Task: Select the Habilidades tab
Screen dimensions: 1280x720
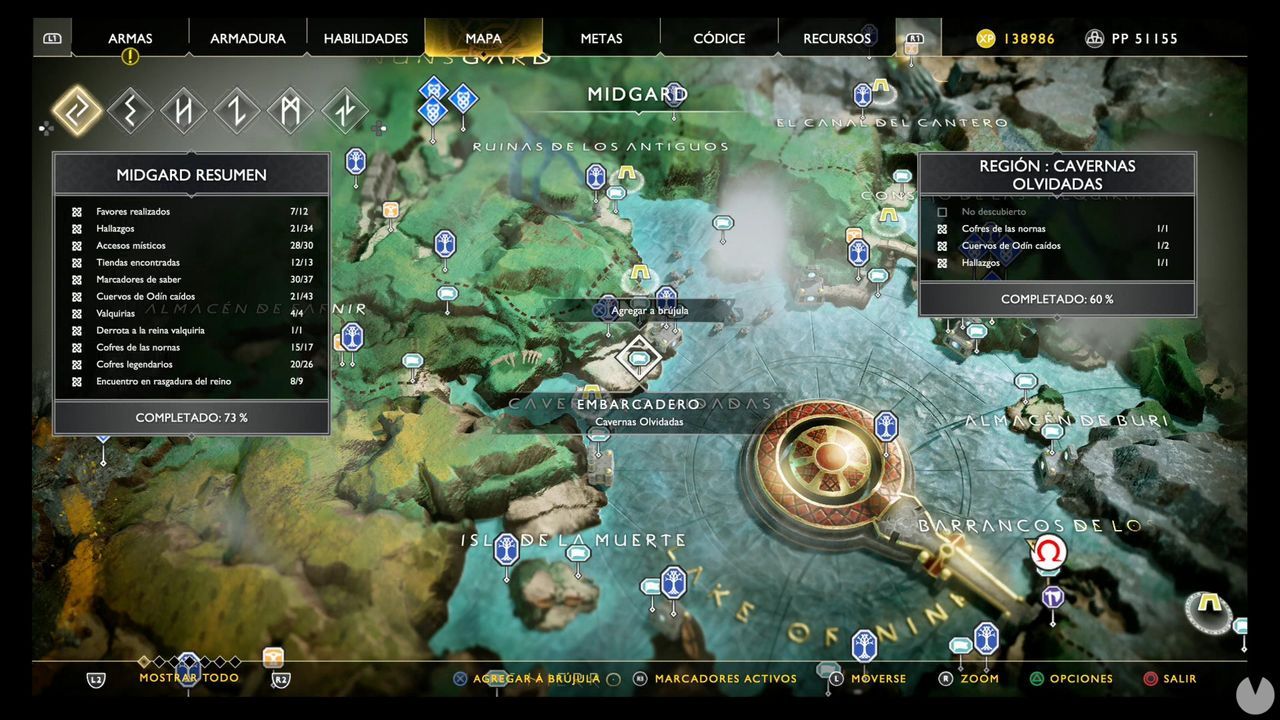Action: point(365,39)
